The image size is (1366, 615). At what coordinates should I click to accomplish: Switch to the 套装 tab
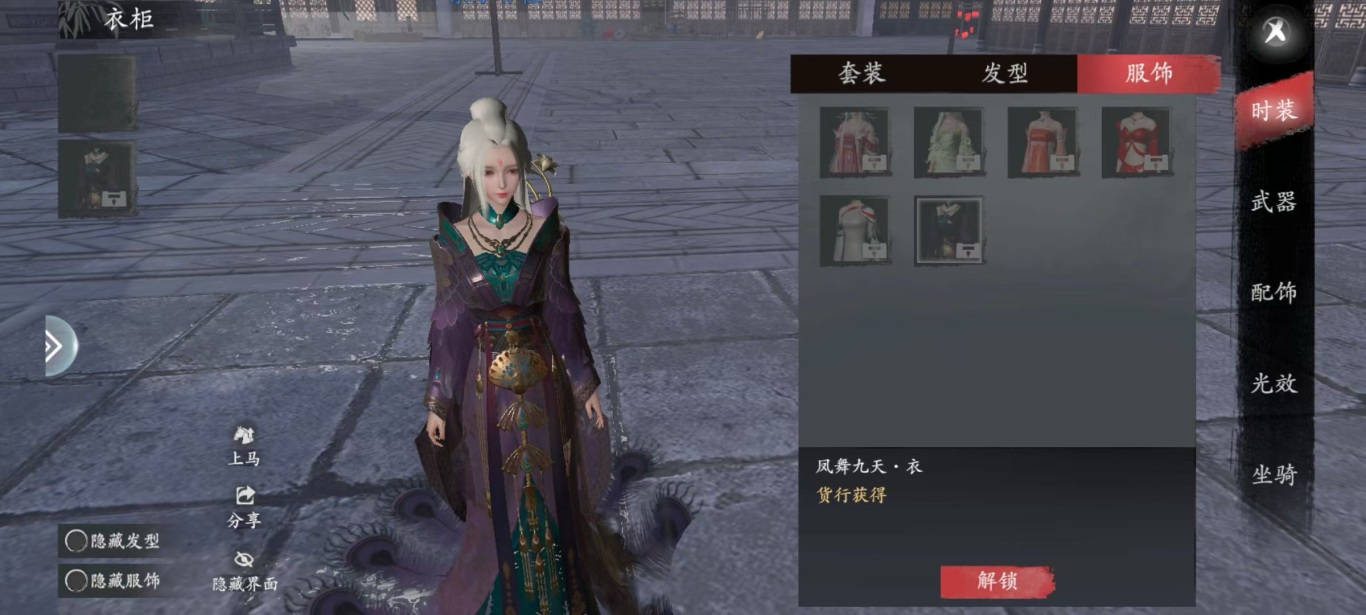click(x=861, y=74)
